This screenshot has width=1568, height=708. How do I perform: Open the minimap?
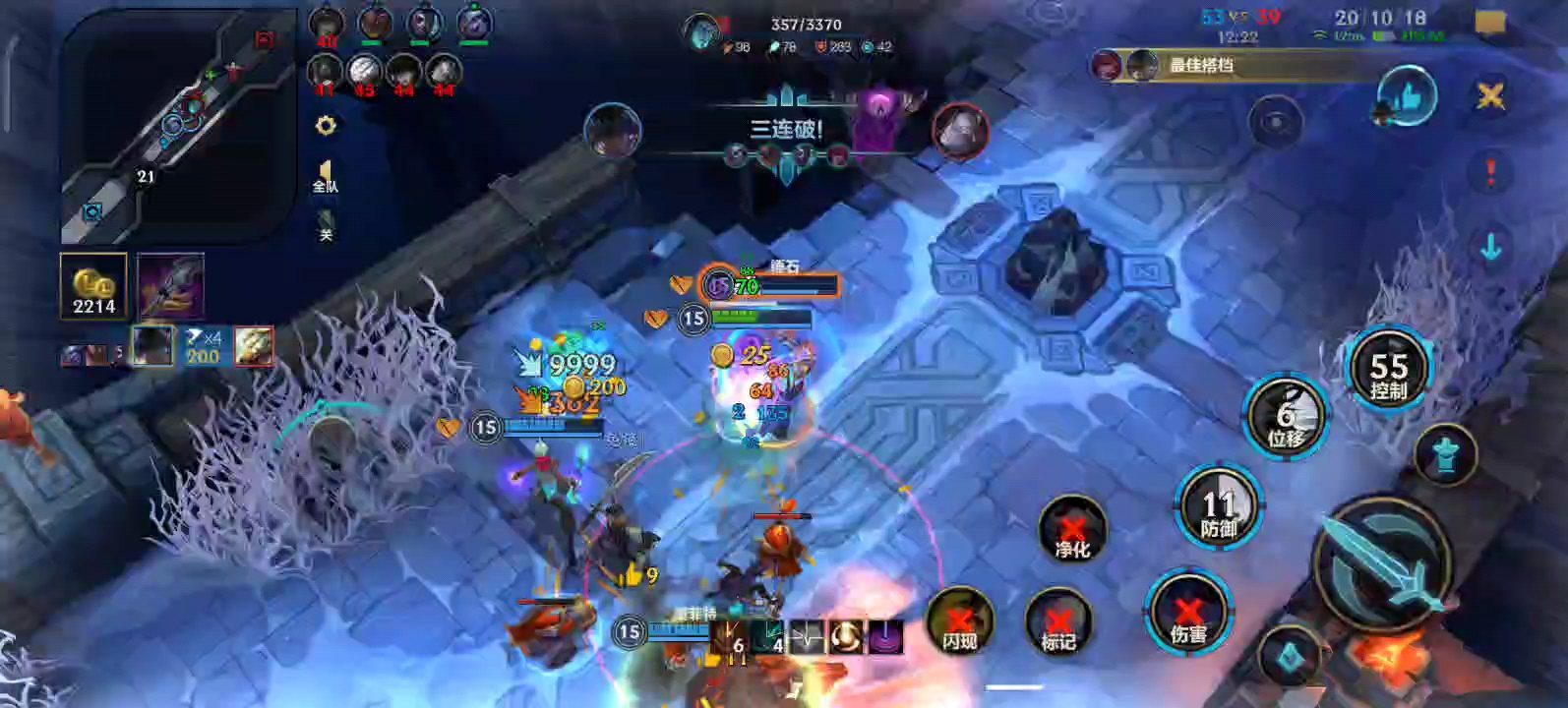(177, 126)
